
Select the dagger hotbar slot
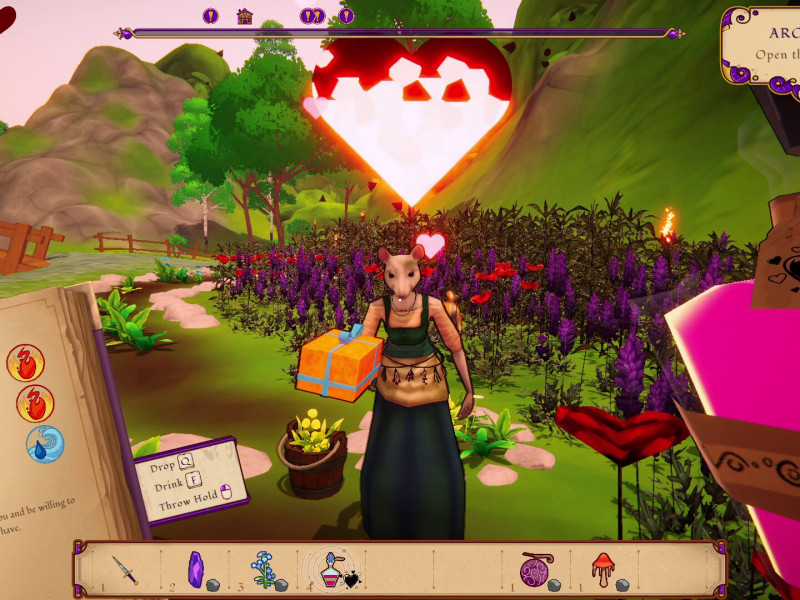pos(124,570)
